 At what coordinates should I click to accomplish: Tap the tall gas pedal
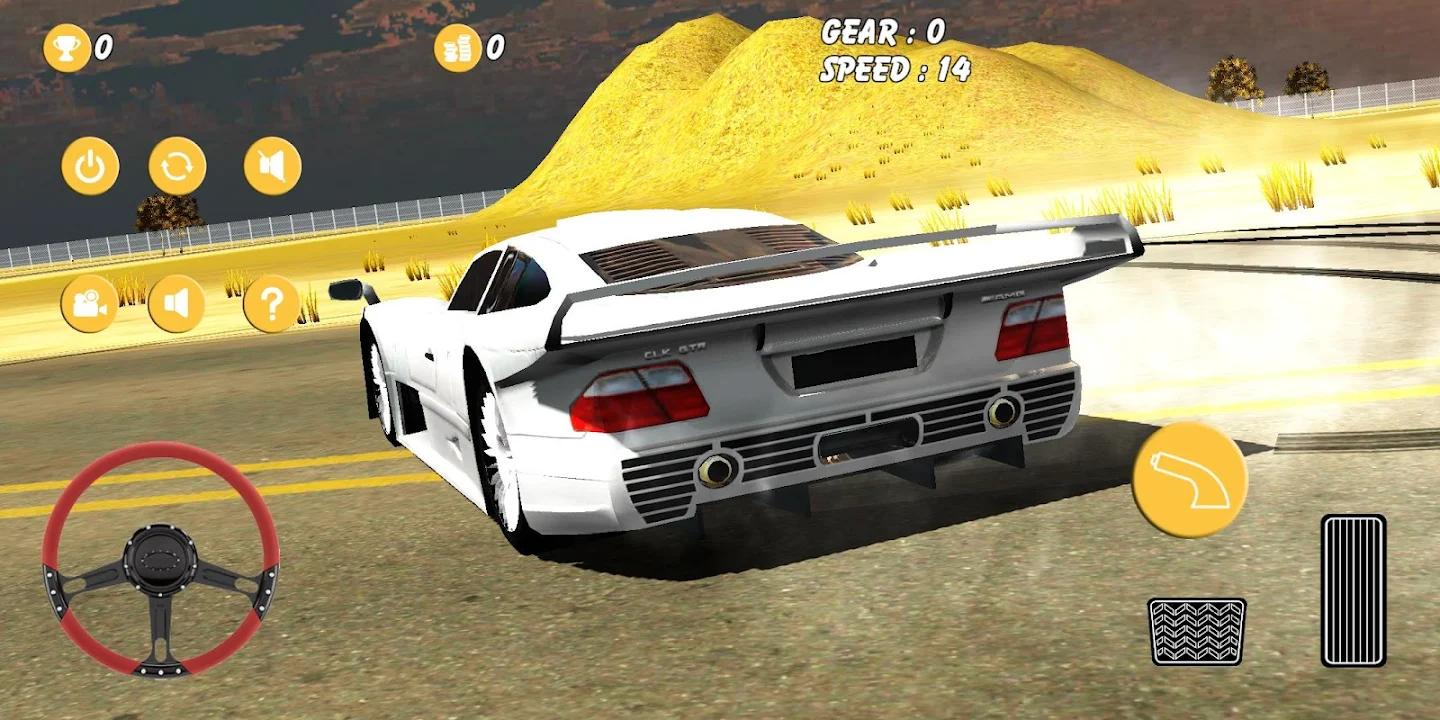1353,590
